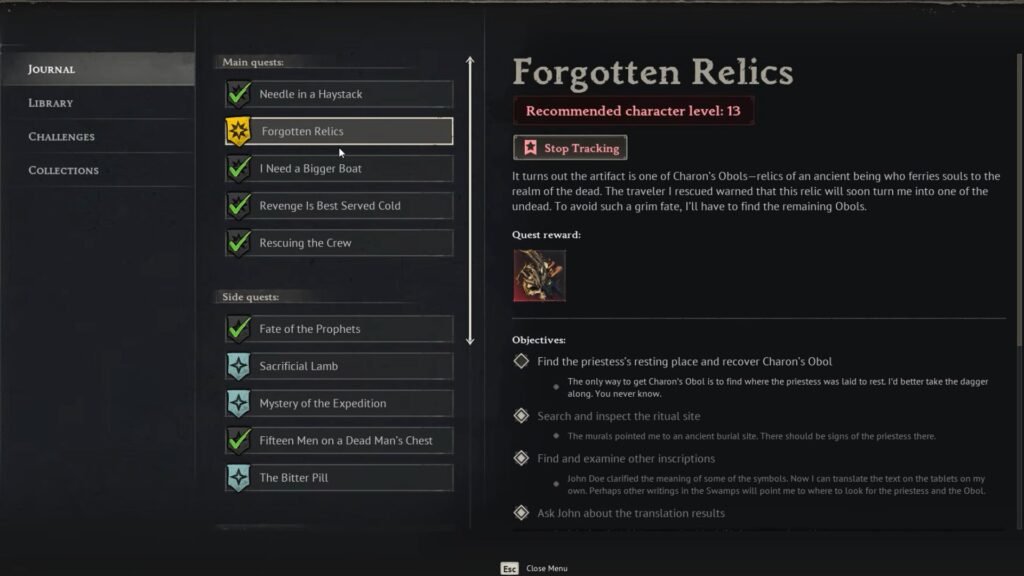This screenshot has height=576, width=1024.
Task: Open Revenge Is Best Served Cold quest
Action: [338, 206]
